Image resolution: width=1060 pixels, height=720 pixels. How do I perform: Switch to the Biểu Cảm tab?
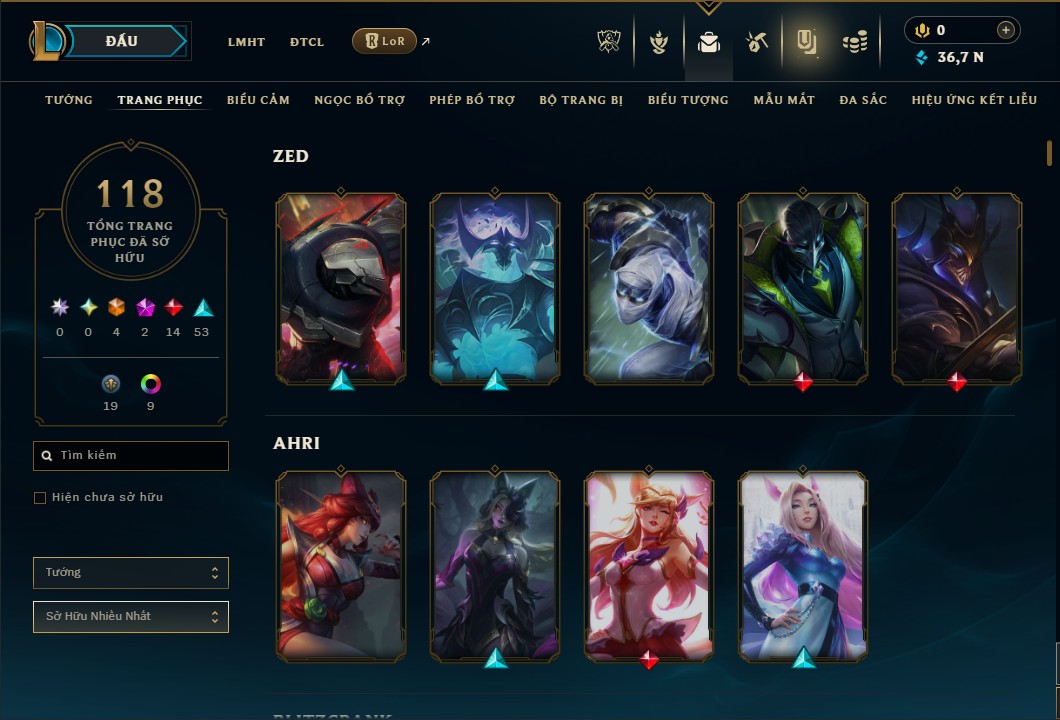pos(258,100)
